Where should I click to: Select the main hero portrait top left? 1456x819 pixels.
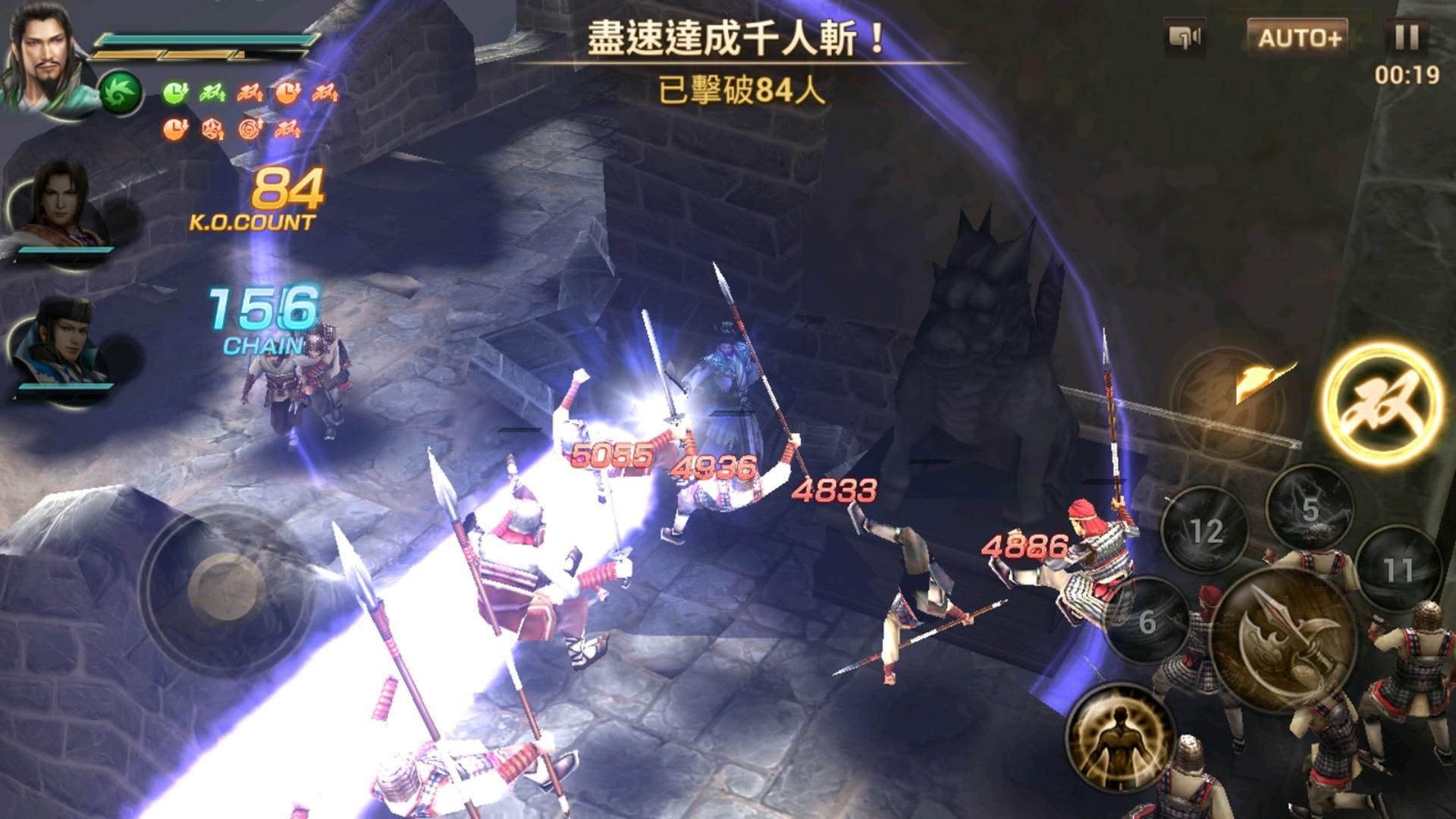pyautogui.click(x=43, y=49)
